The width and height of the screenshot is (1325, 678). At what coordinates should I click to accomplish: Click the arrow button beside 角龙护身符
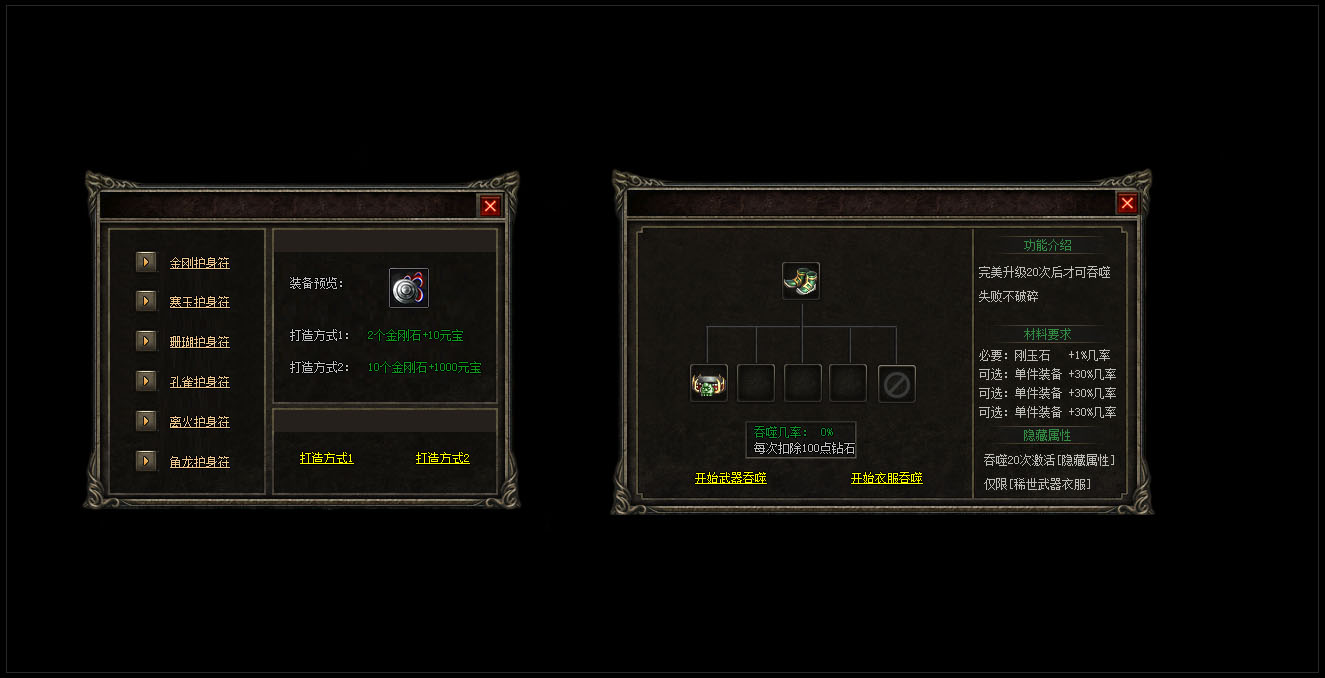146,461
